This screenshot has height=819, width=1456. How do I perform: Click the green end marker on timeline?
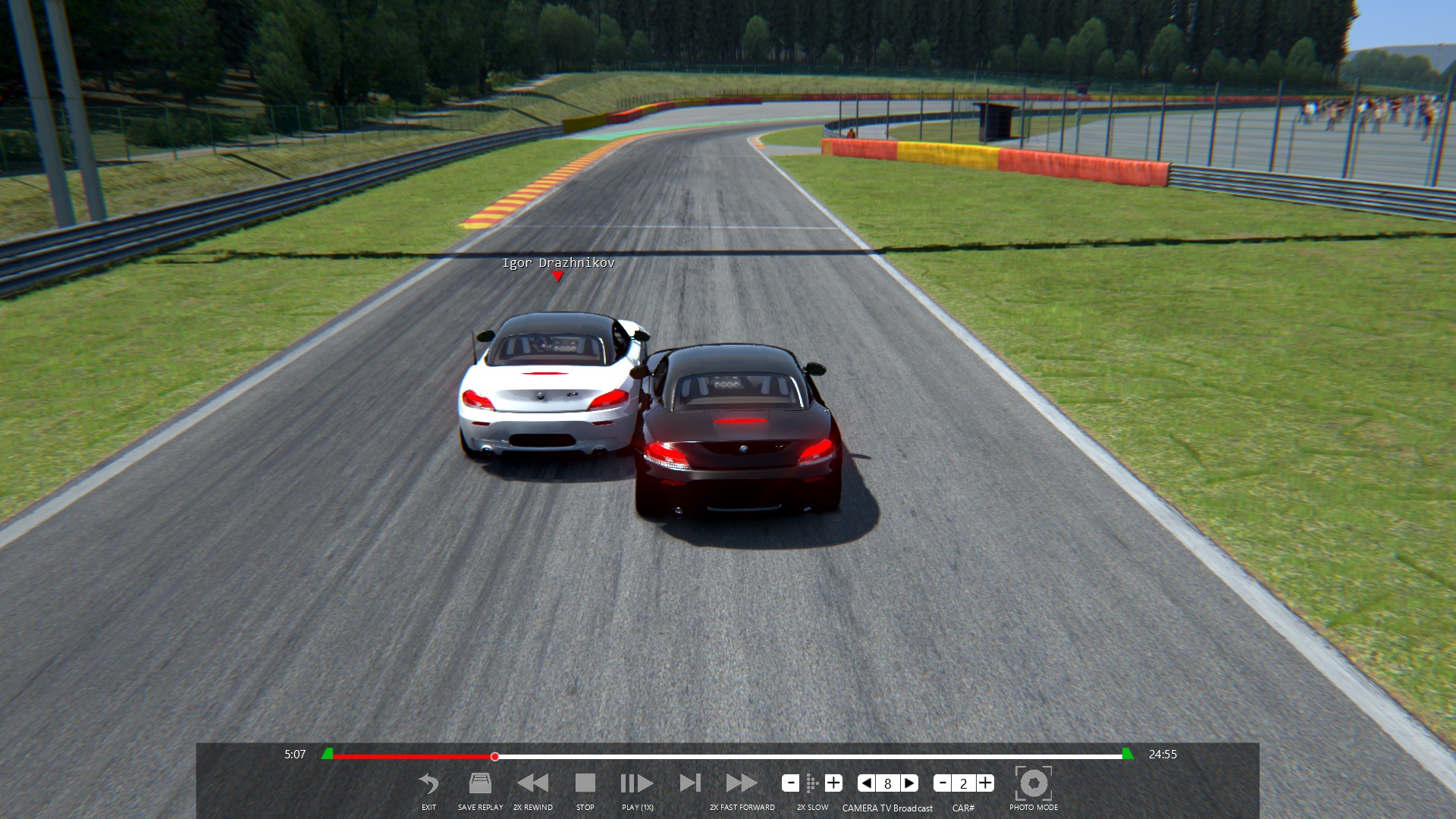(x=1128, y=754)
